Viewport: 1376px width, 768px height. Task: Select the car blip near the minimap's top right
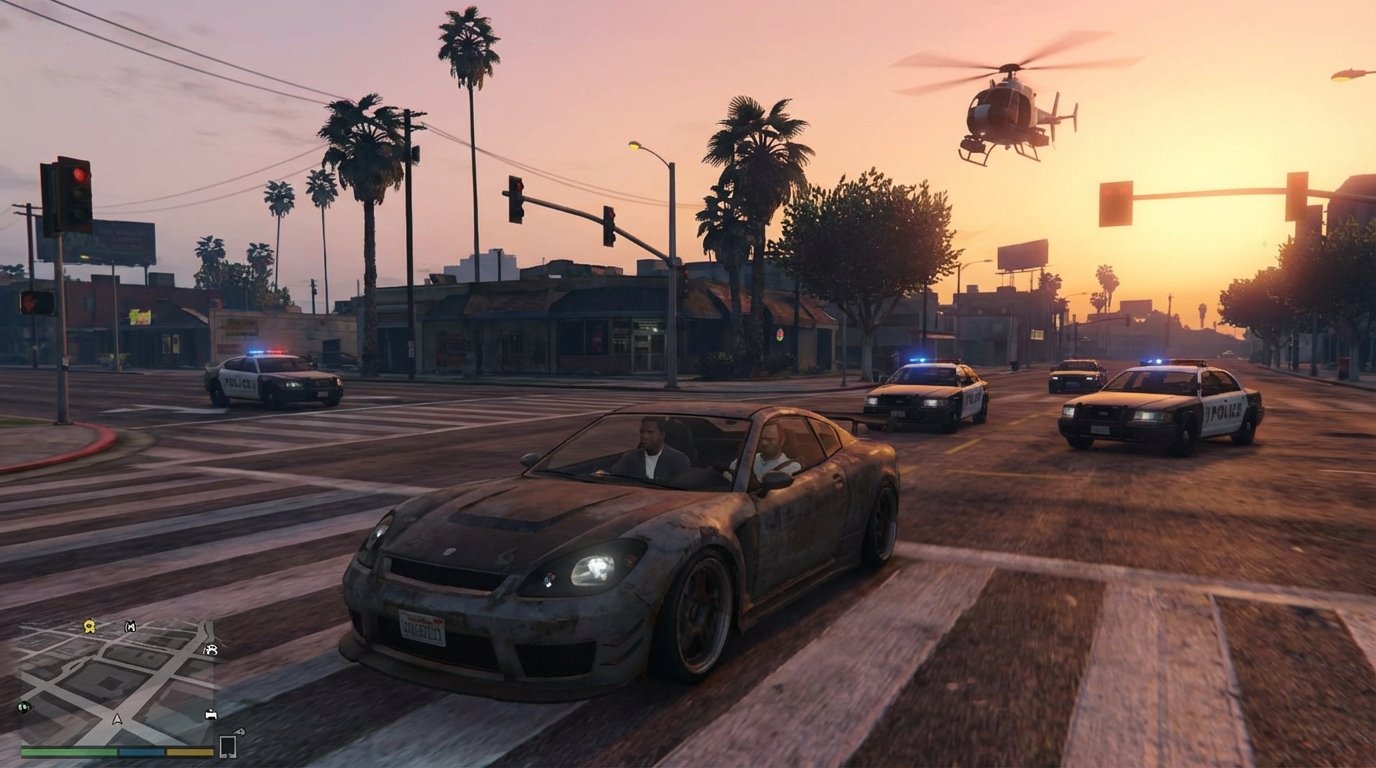(x=210, y=649)
